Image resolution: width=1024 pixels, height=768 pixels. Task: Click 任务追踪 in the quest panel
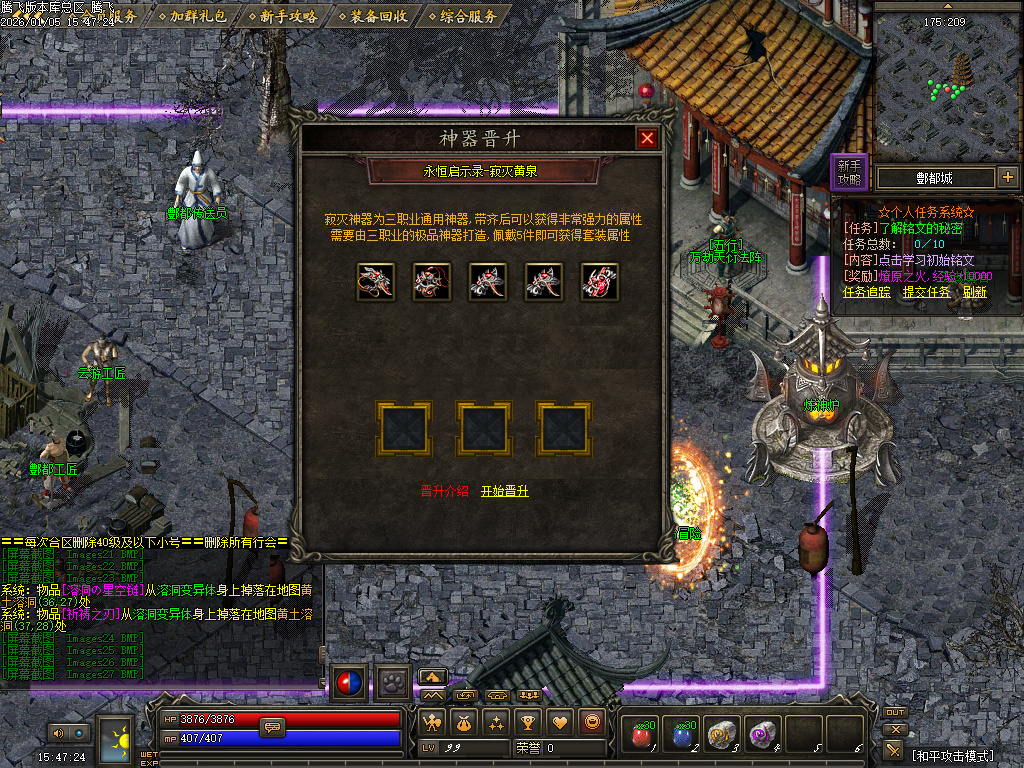(867, 292)
